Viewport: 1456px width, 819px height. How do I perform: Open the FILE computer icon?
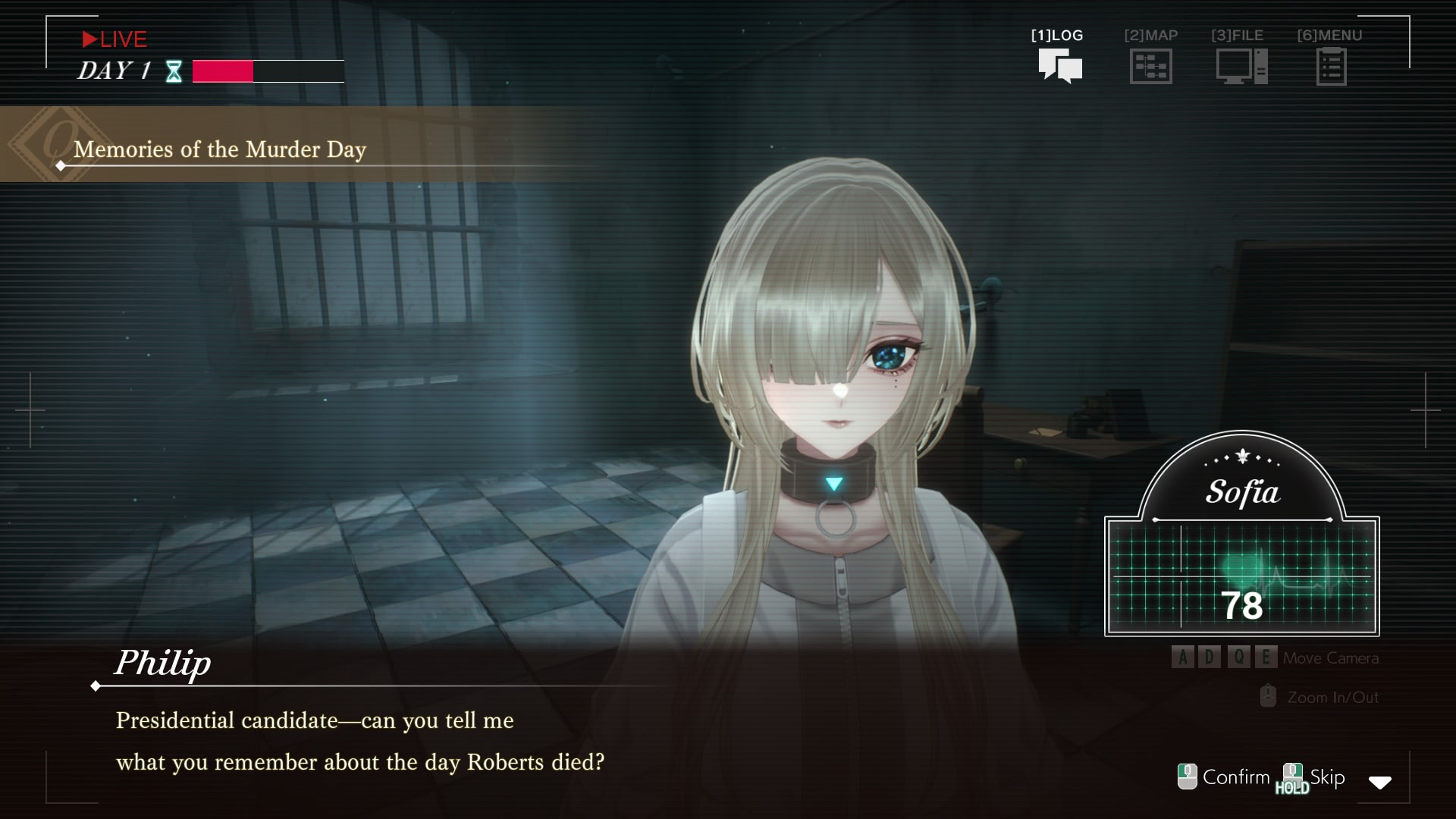tap(1241, 67)
